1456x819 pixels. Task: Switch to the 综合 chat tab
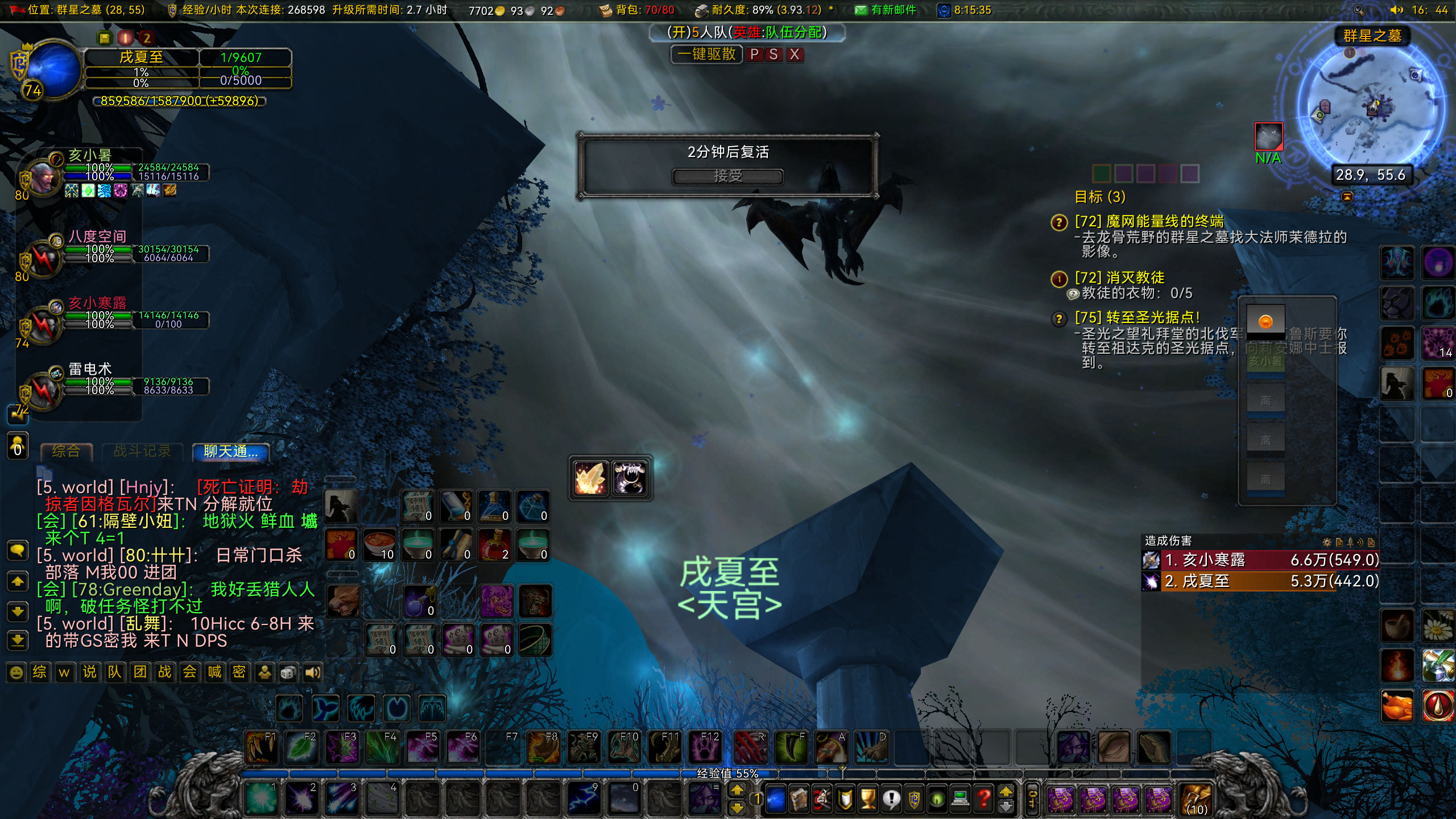coord(65,451)
